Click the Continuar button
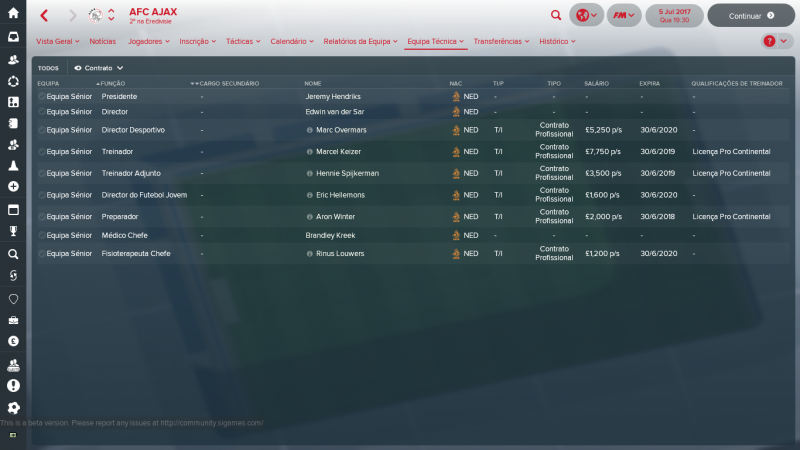 click(750, 16)
